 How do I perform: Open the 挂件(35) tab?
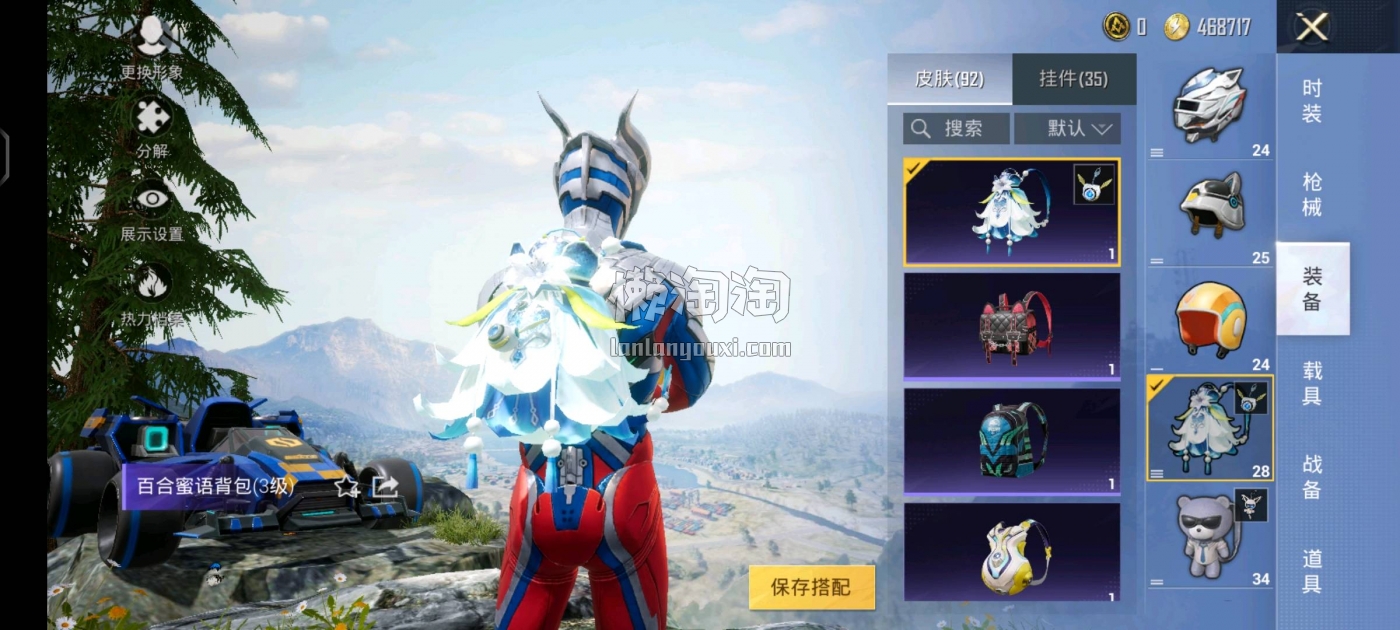1073,79
